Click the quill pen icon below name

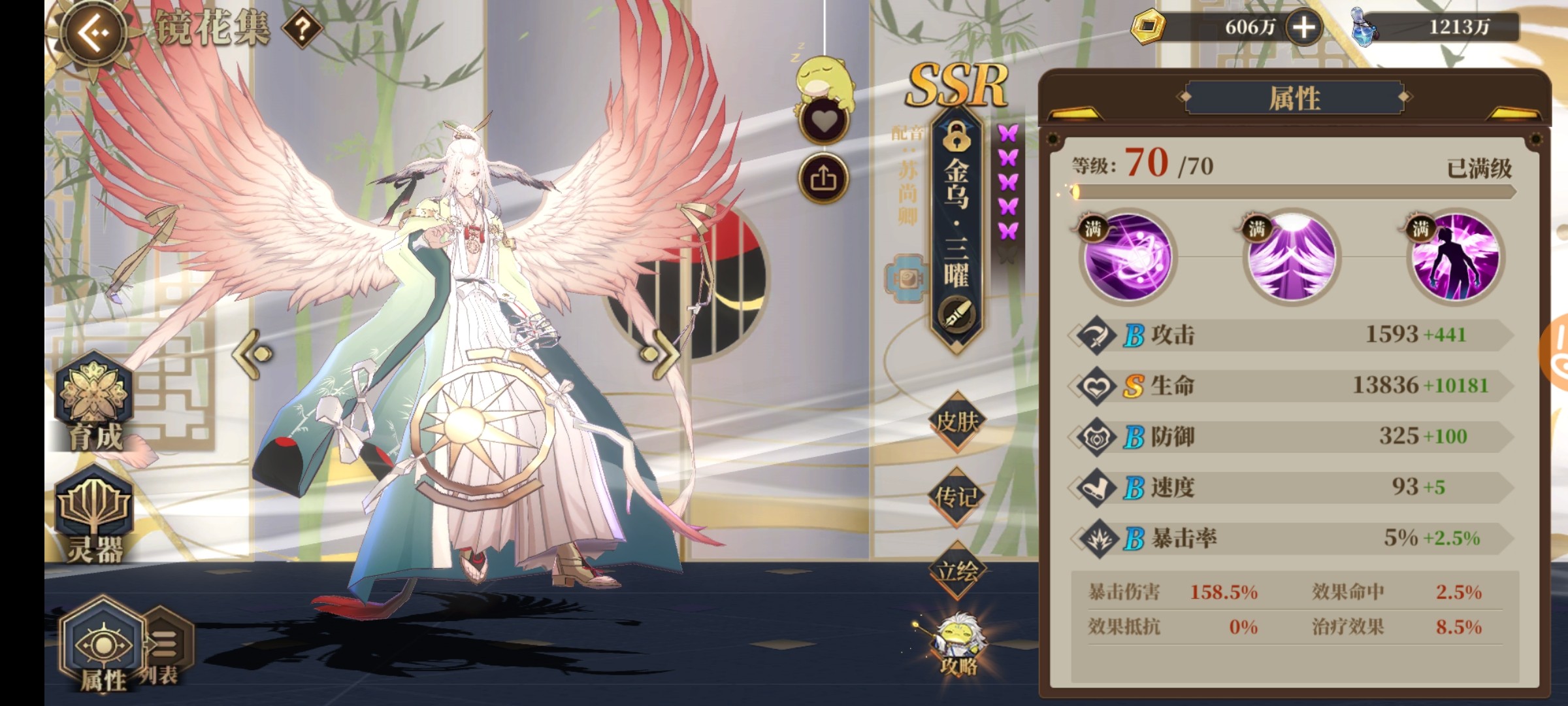[957, 315]
